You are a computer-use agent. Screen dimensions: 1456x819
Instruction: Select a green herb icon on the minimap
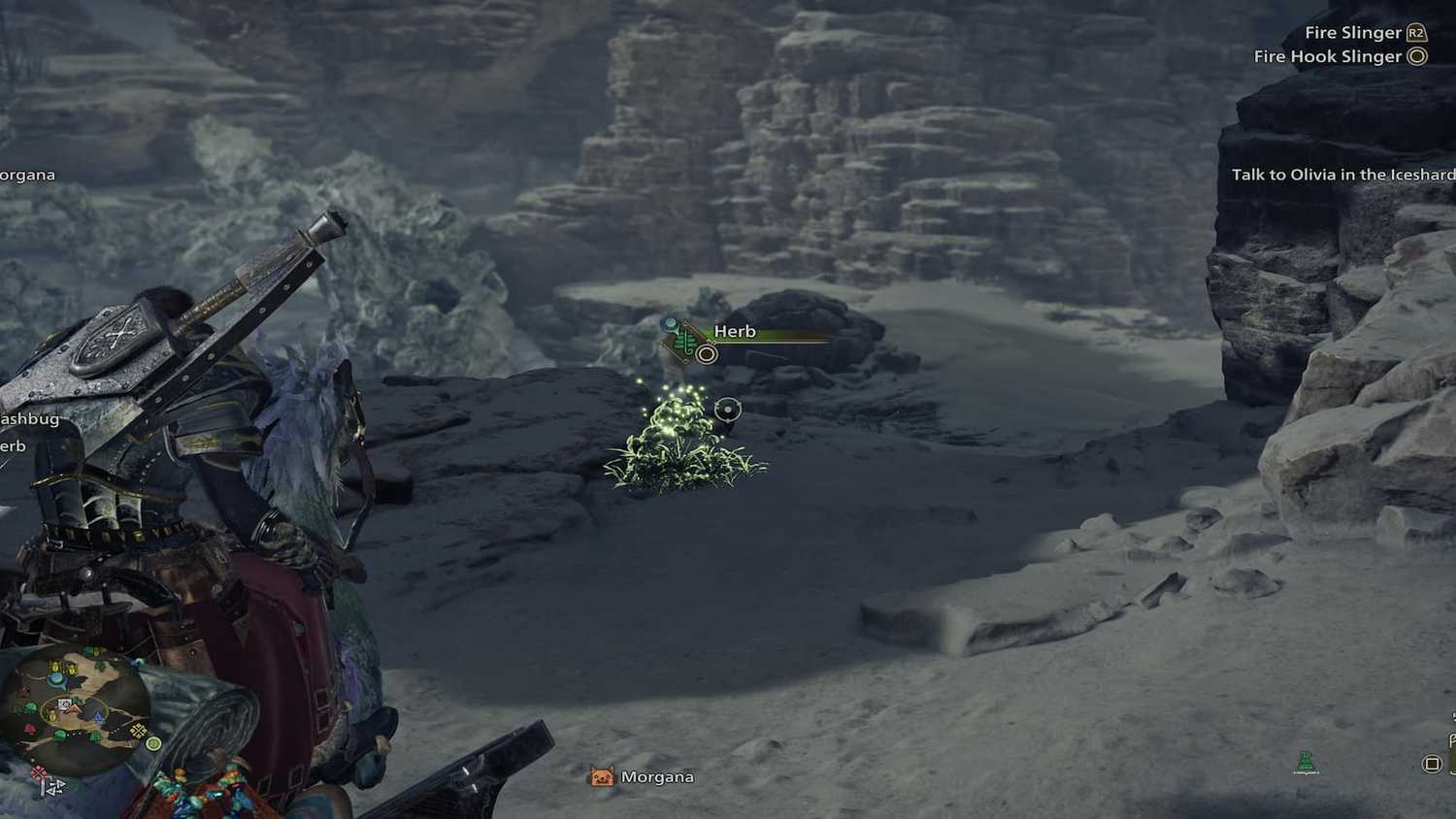[x=59, y=733]
